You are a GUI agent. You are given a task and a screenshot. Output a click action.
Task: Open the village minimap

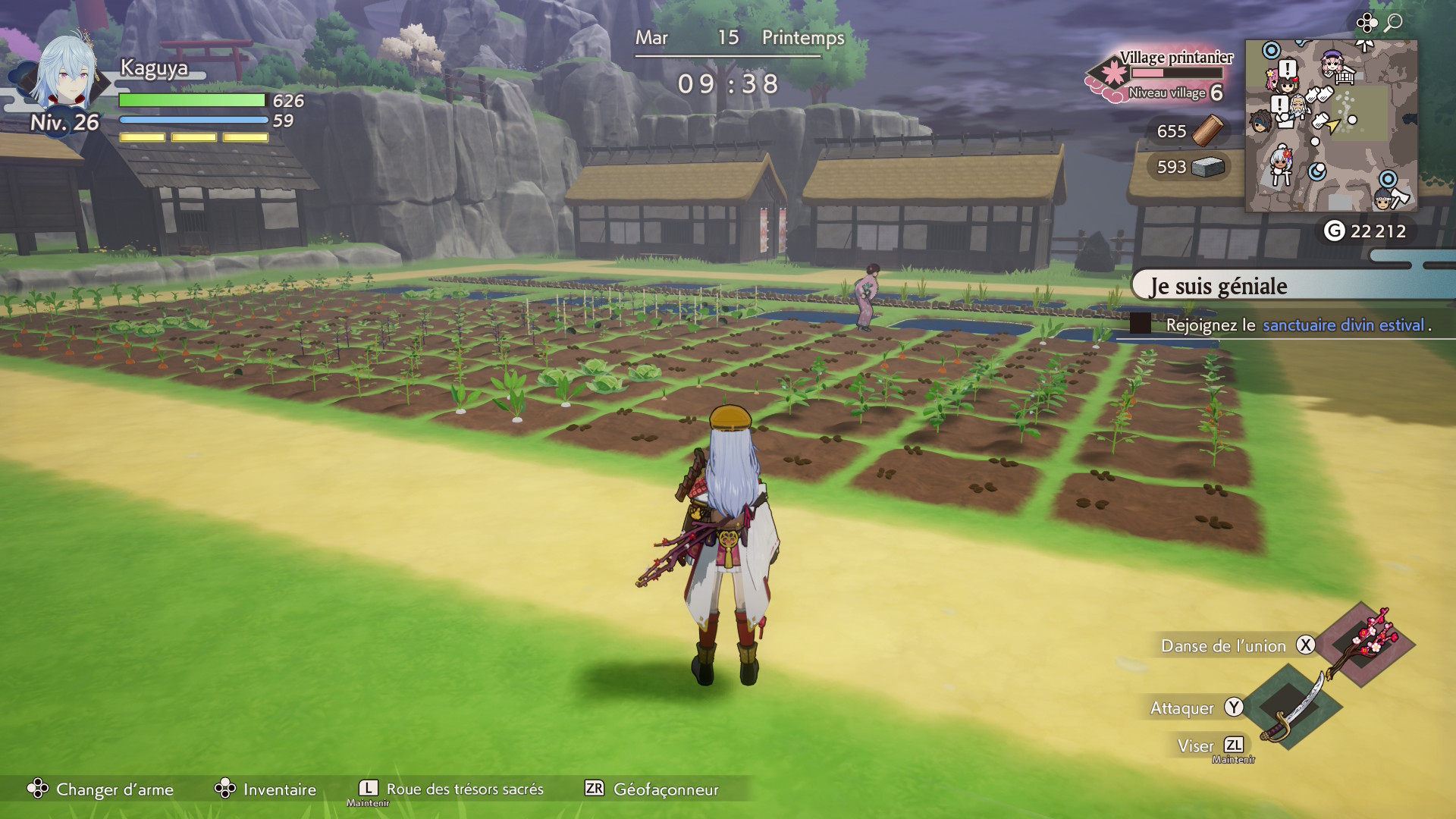(x=1331, y=126)
